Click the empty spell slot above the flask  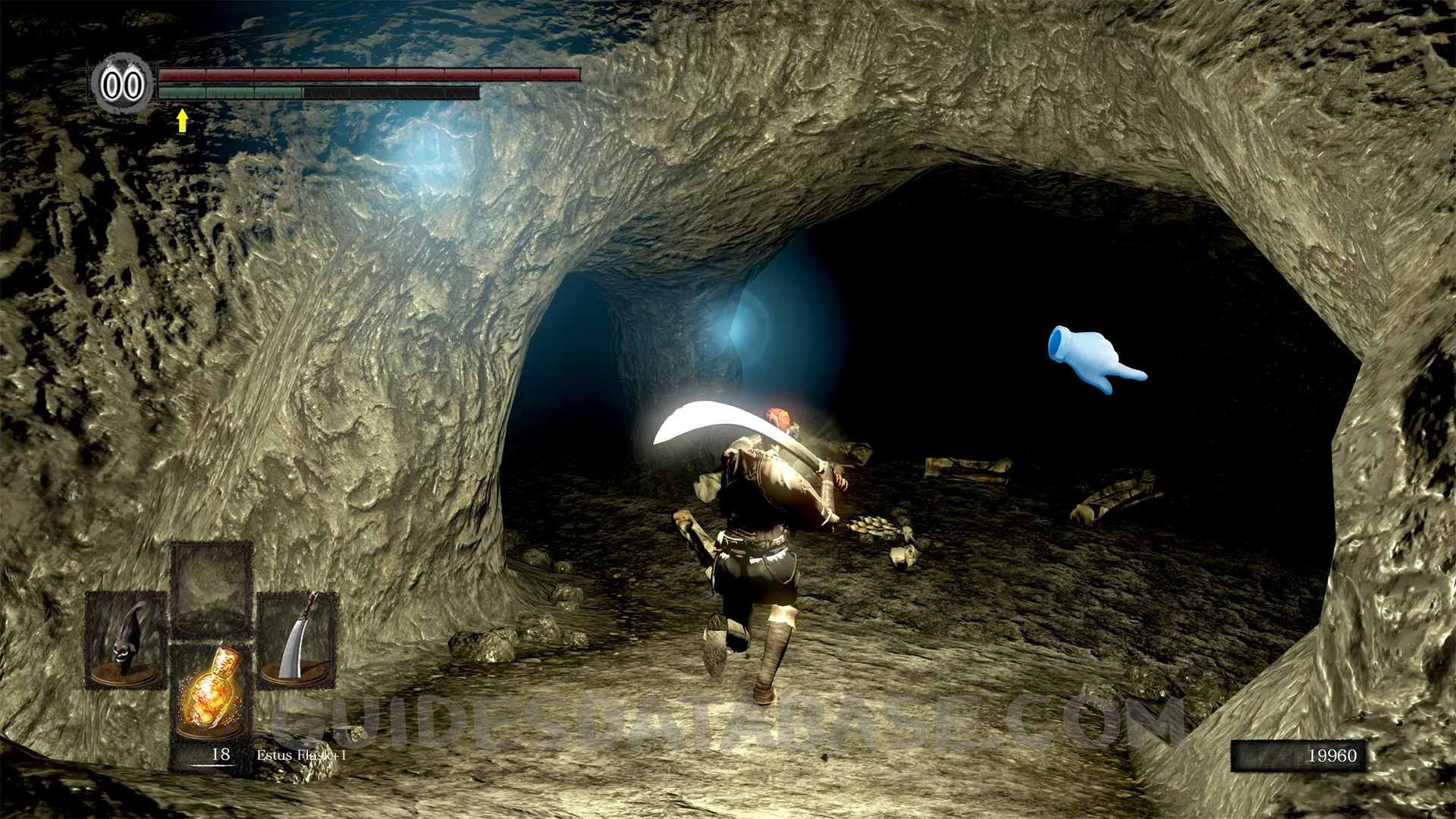(212, 589)
